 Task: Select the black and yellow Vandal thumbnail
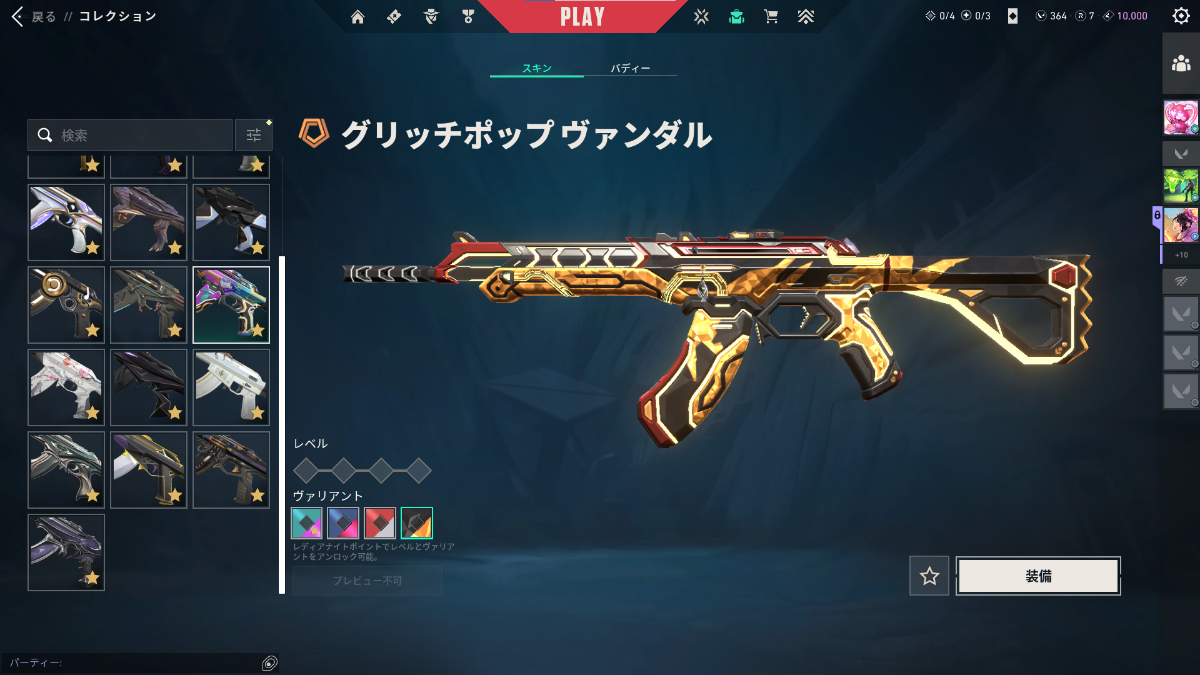149,470
